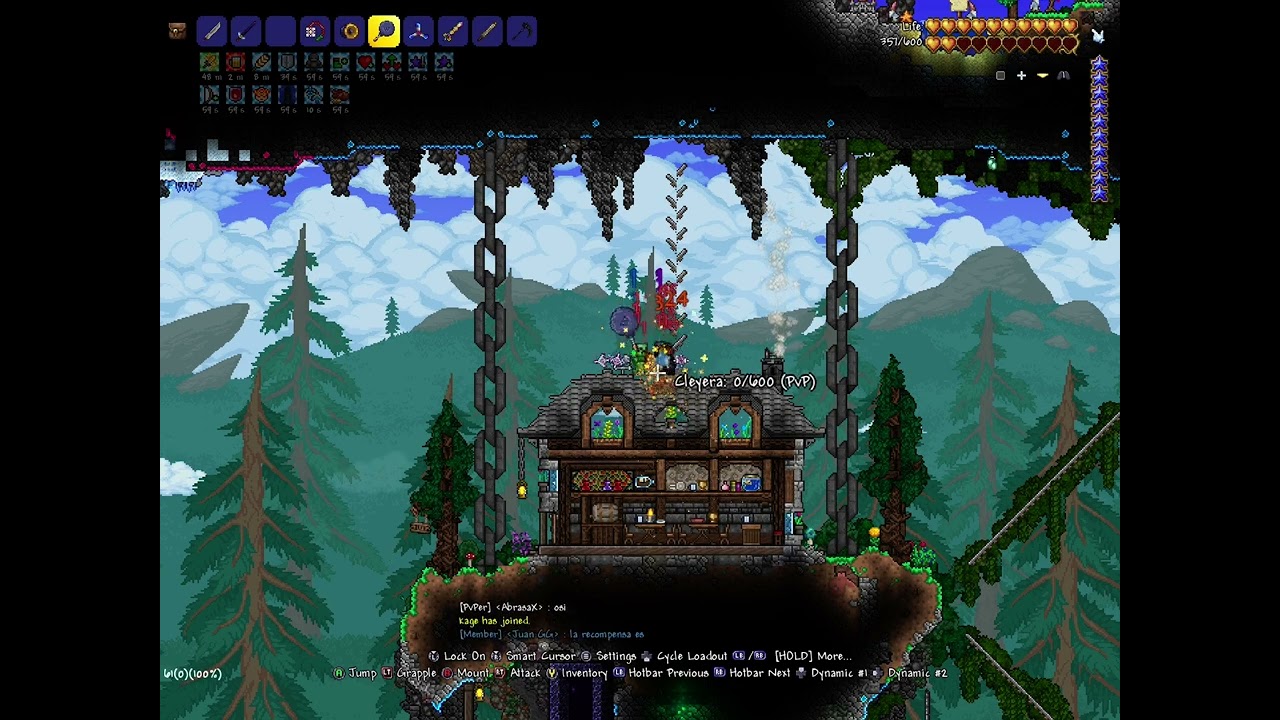Click the green arrow hearts buff icon
This screenshot has height=720, width=1280.
[x=392, y=63]
